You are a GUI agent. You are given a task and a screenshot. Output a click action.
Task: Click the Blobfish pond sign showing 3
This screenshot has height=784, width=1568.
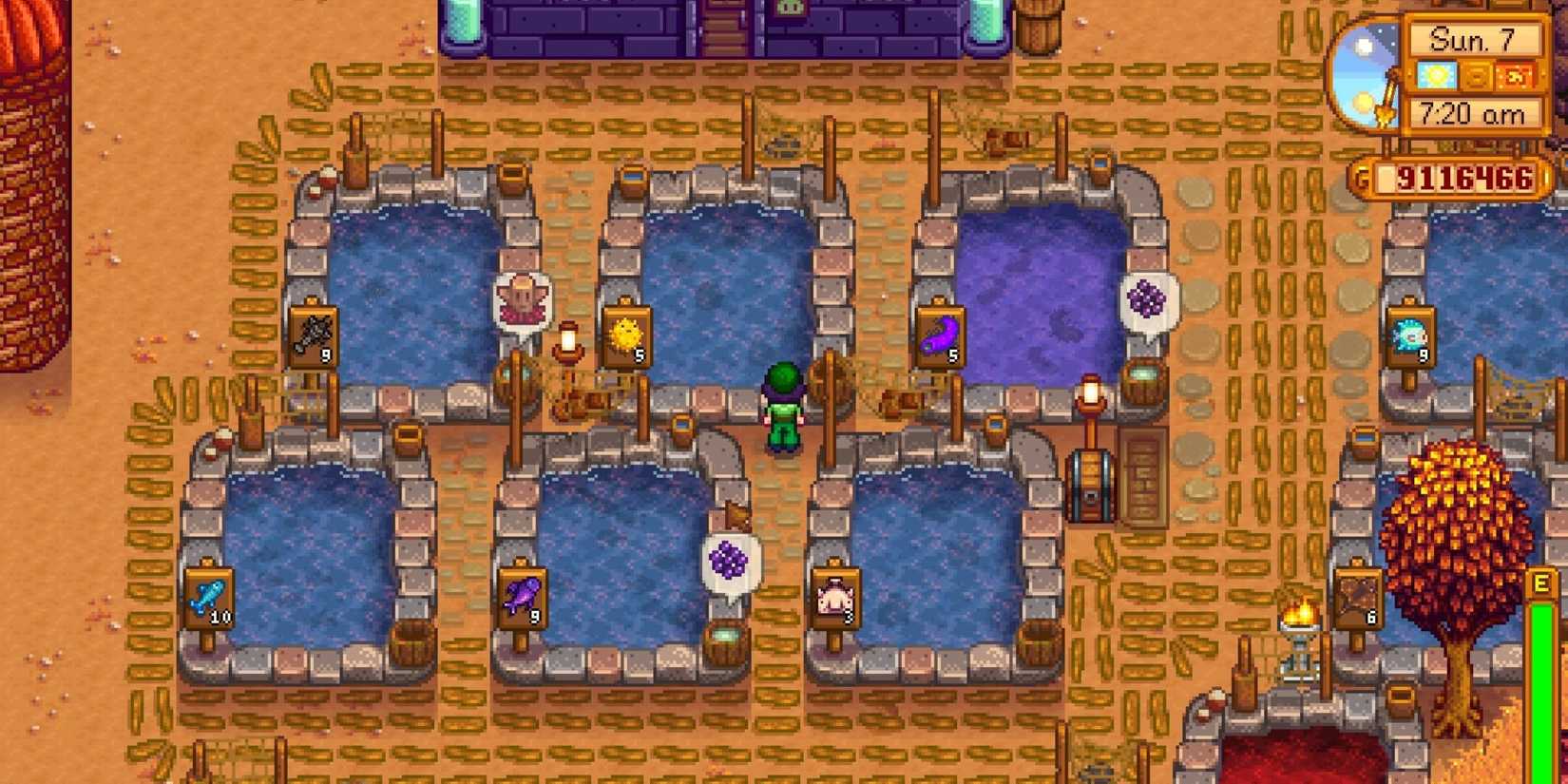[841, 597]
